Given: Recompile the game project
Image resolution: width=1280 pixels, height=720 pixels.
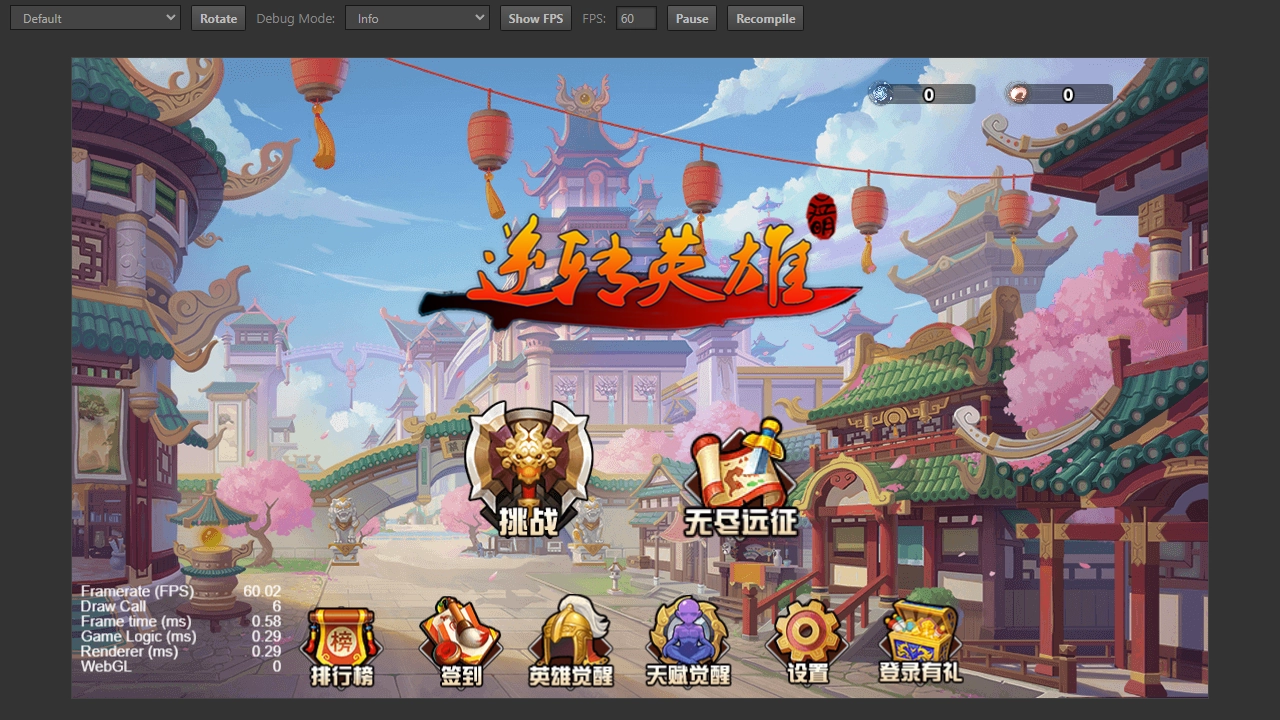Looking at the screenshot, I should [765, 17].
